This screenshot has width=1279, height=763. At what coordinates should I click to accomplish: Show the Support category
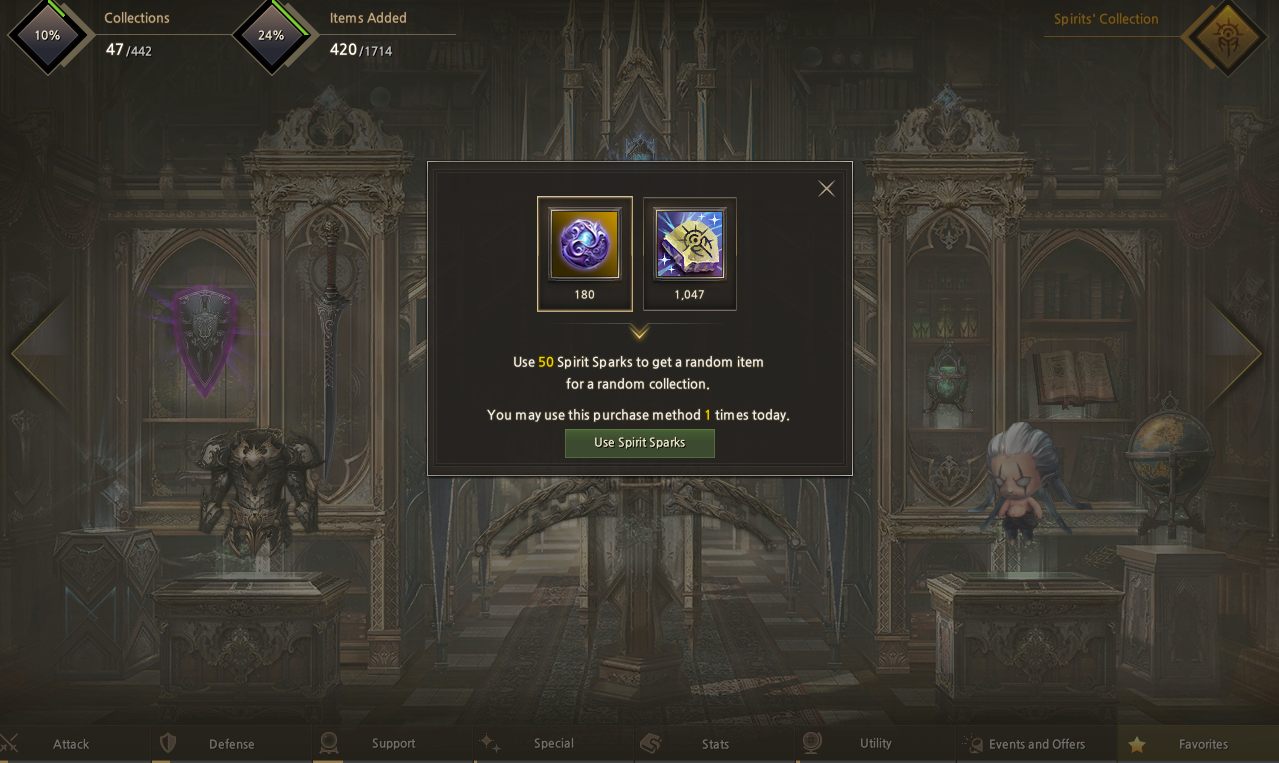[x=393, y=744]
